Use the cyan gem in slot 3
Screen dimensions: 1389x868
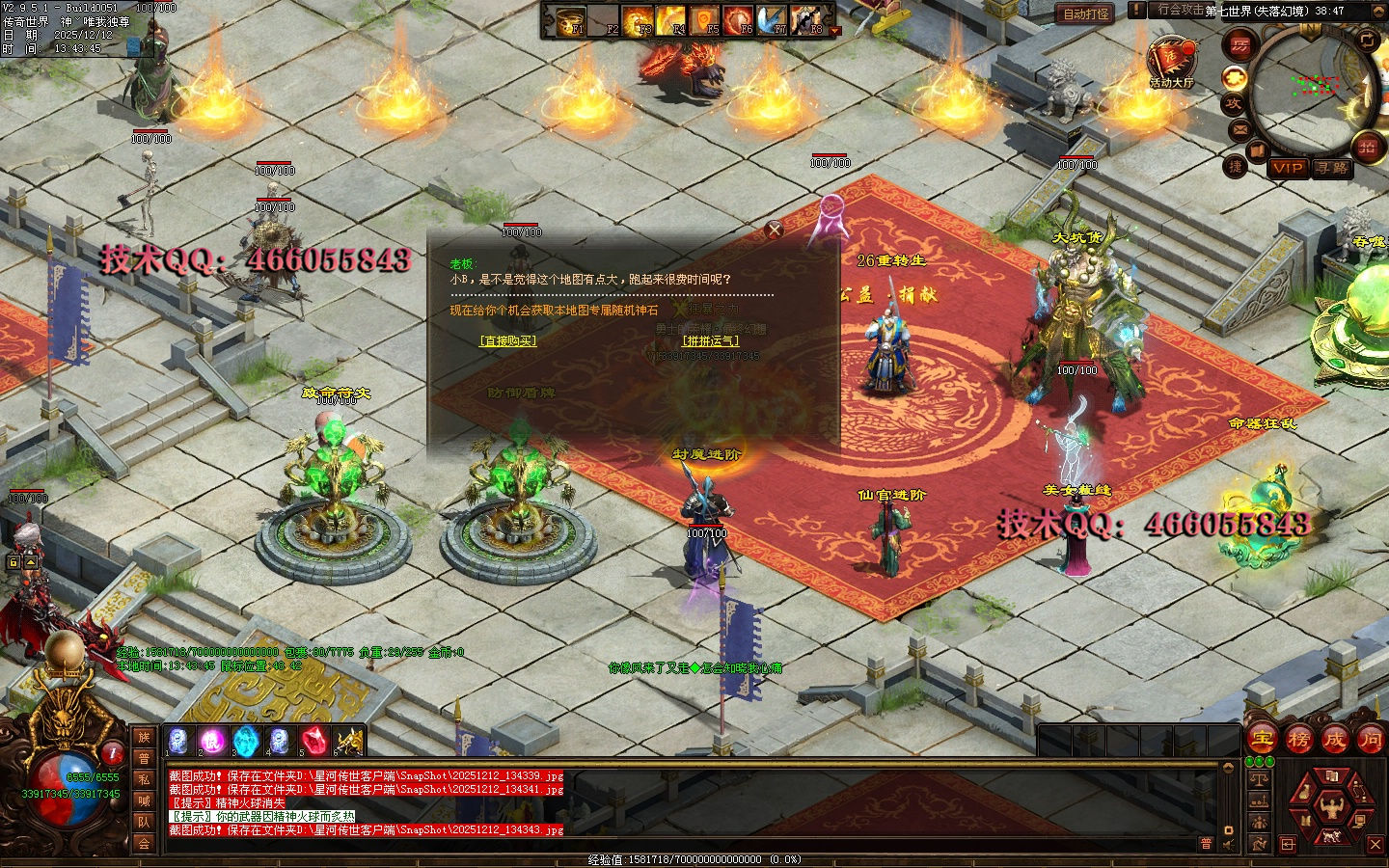pos(246,741)
